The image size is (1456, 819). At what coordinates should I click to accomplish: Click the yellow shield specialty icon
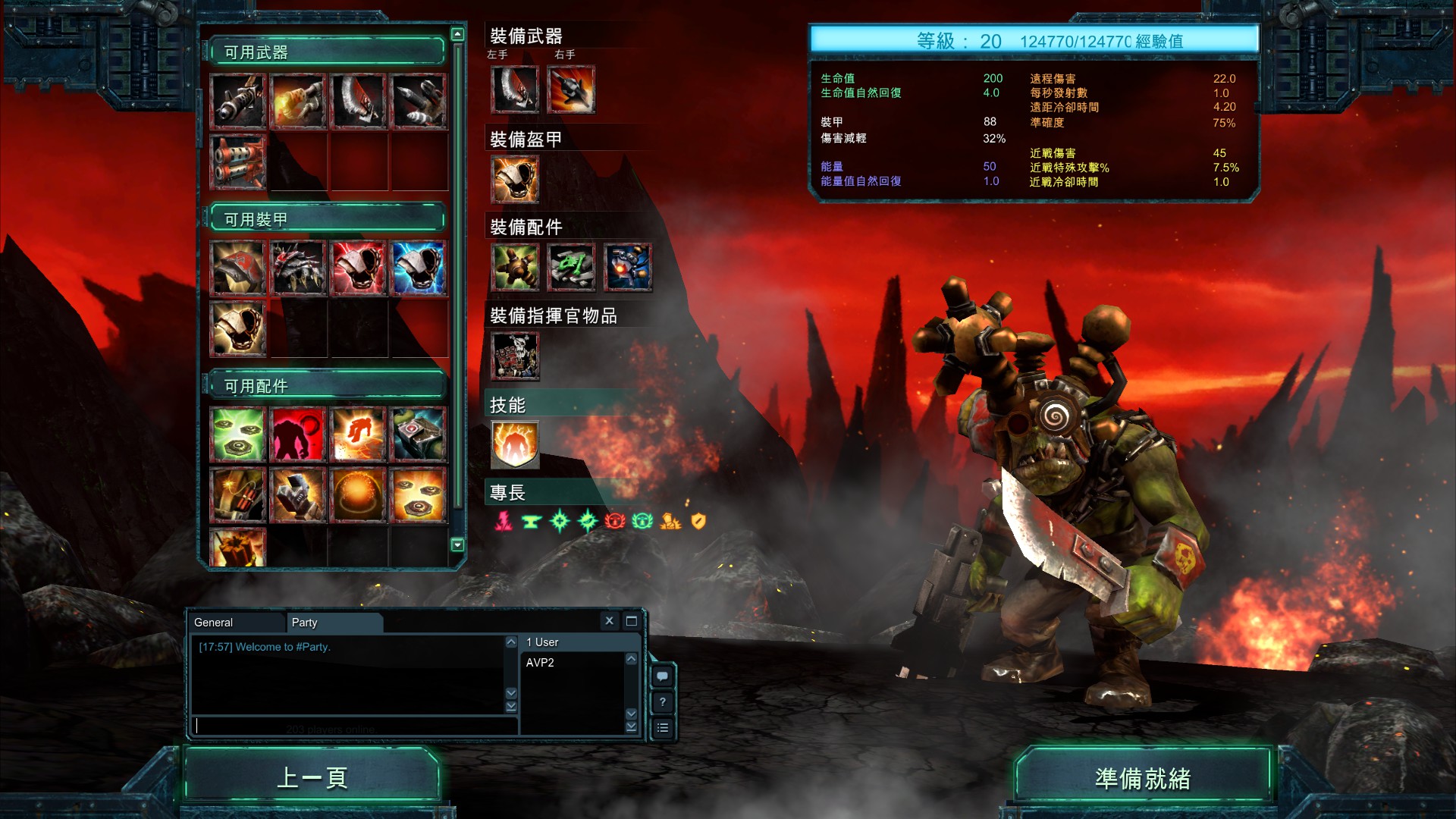[x=698, y=521]
